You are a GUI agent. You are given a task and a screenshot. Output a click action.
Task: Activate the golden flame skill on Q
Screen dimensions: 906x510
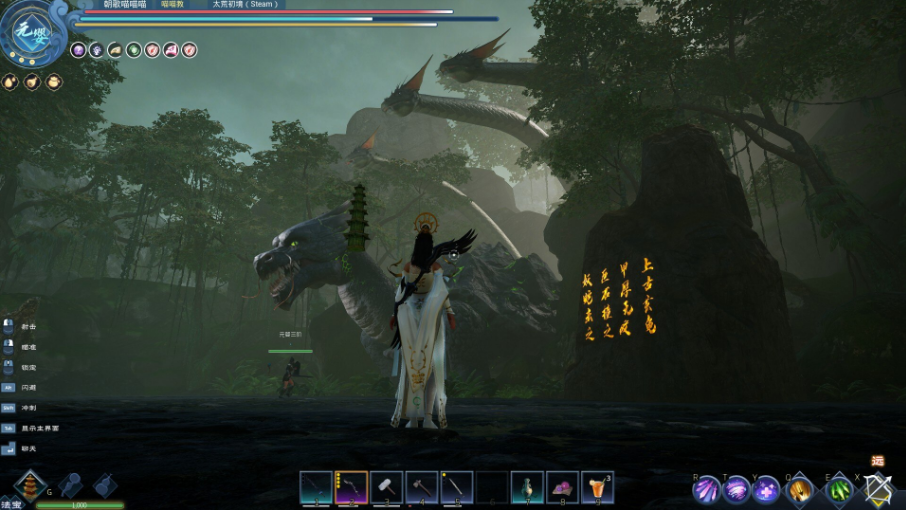[x=800, y=490]
